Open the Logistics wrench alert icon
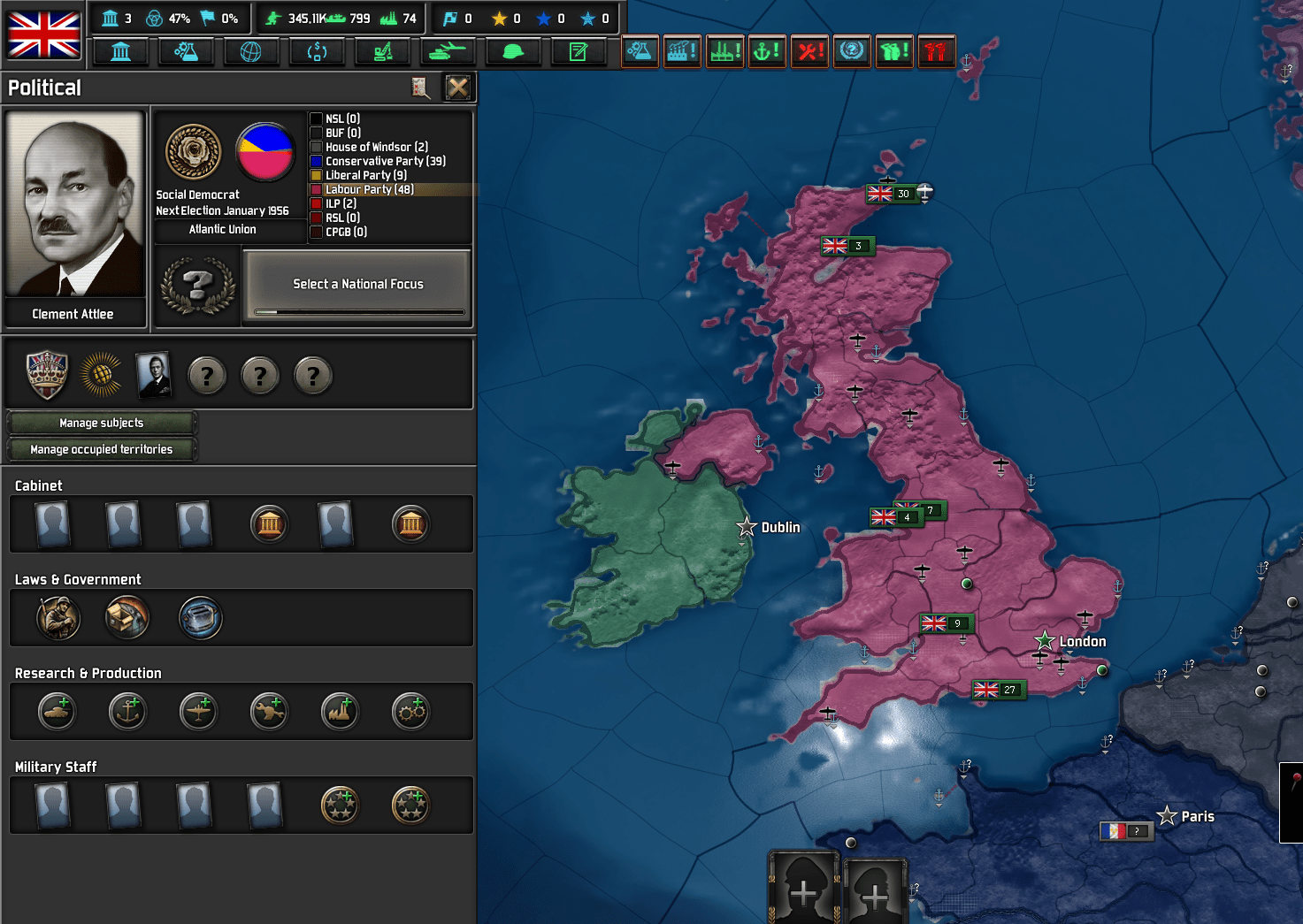Viewport: 1303px width, 924px height. pos(809,51)
